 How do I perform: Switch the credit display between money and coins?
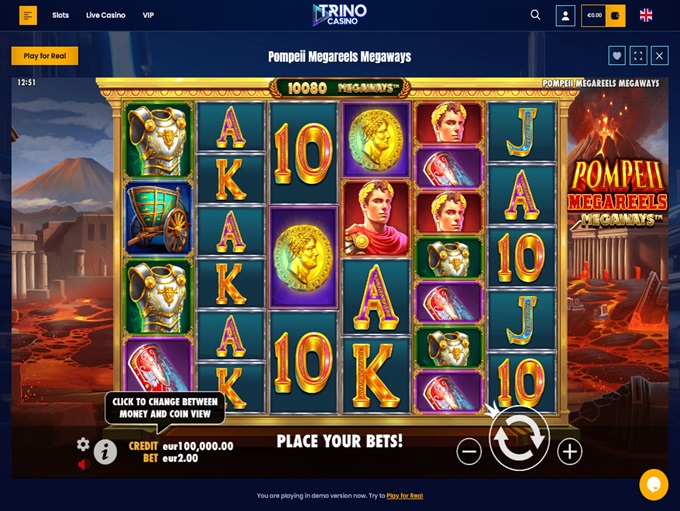[x=181, y=446]
